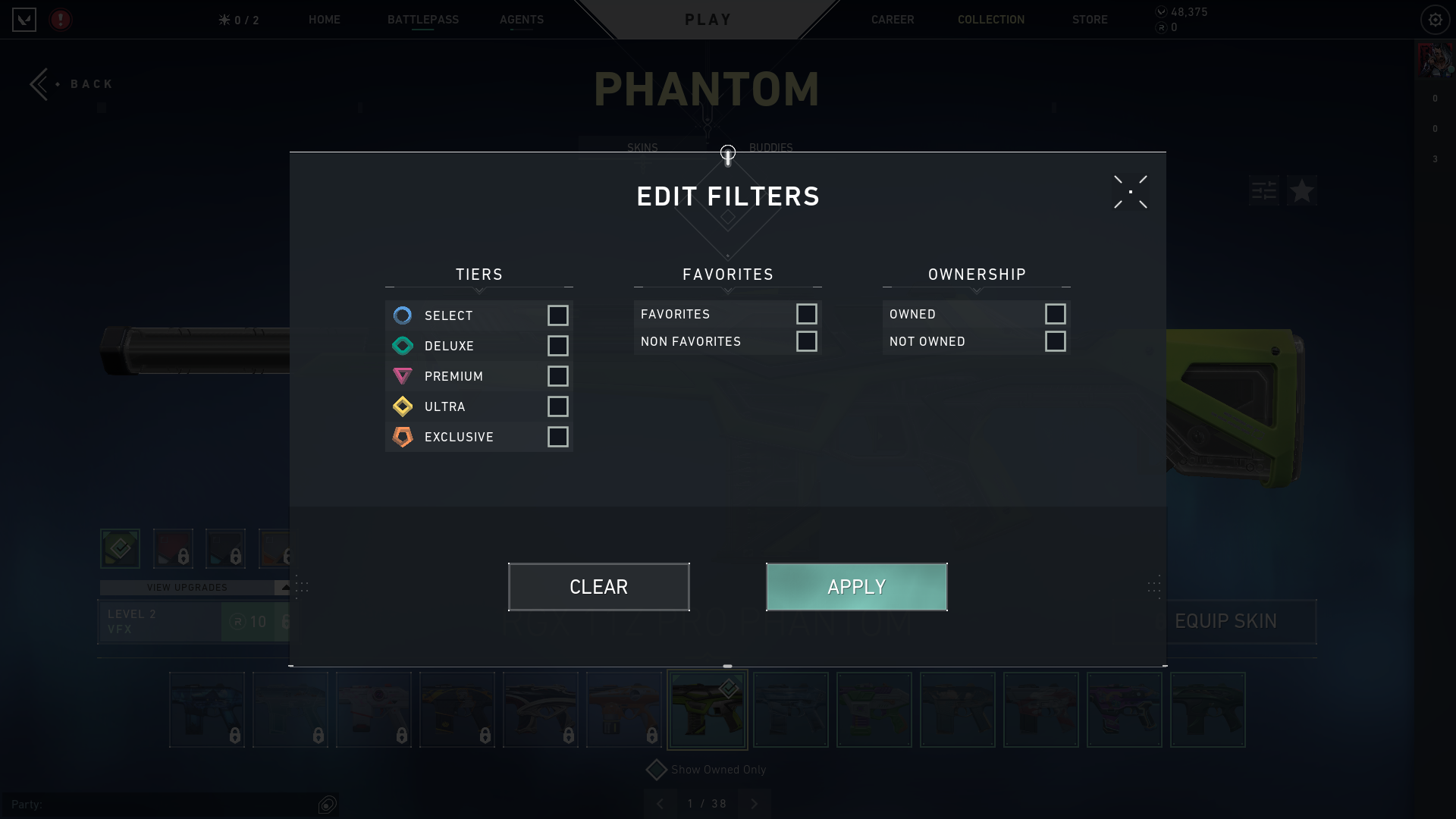
Task: Click the Deluxe tier diamond icon
Action: pos(403,346)
